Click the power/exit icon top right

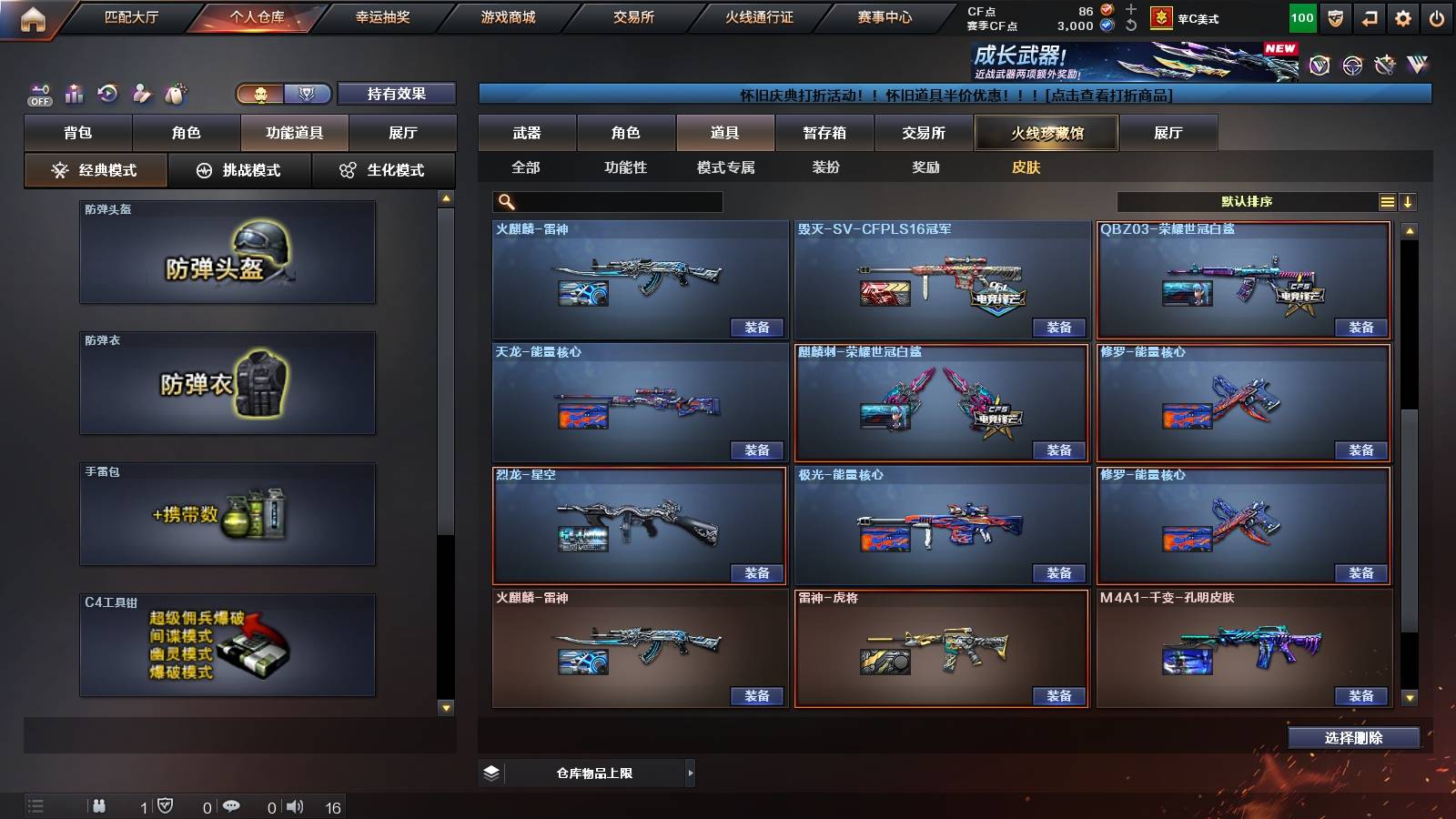1436,16
